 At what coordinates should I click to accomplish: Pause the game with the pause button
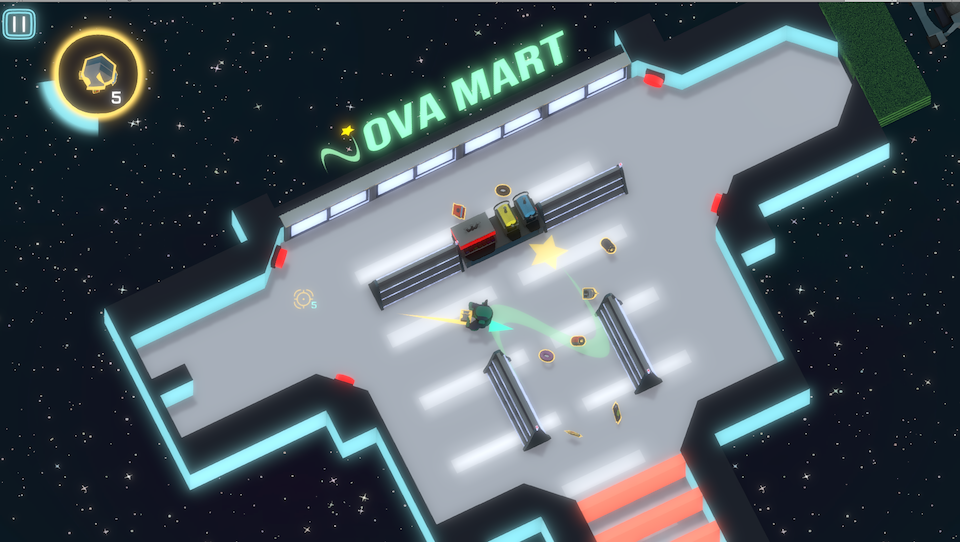coord(19,24)
